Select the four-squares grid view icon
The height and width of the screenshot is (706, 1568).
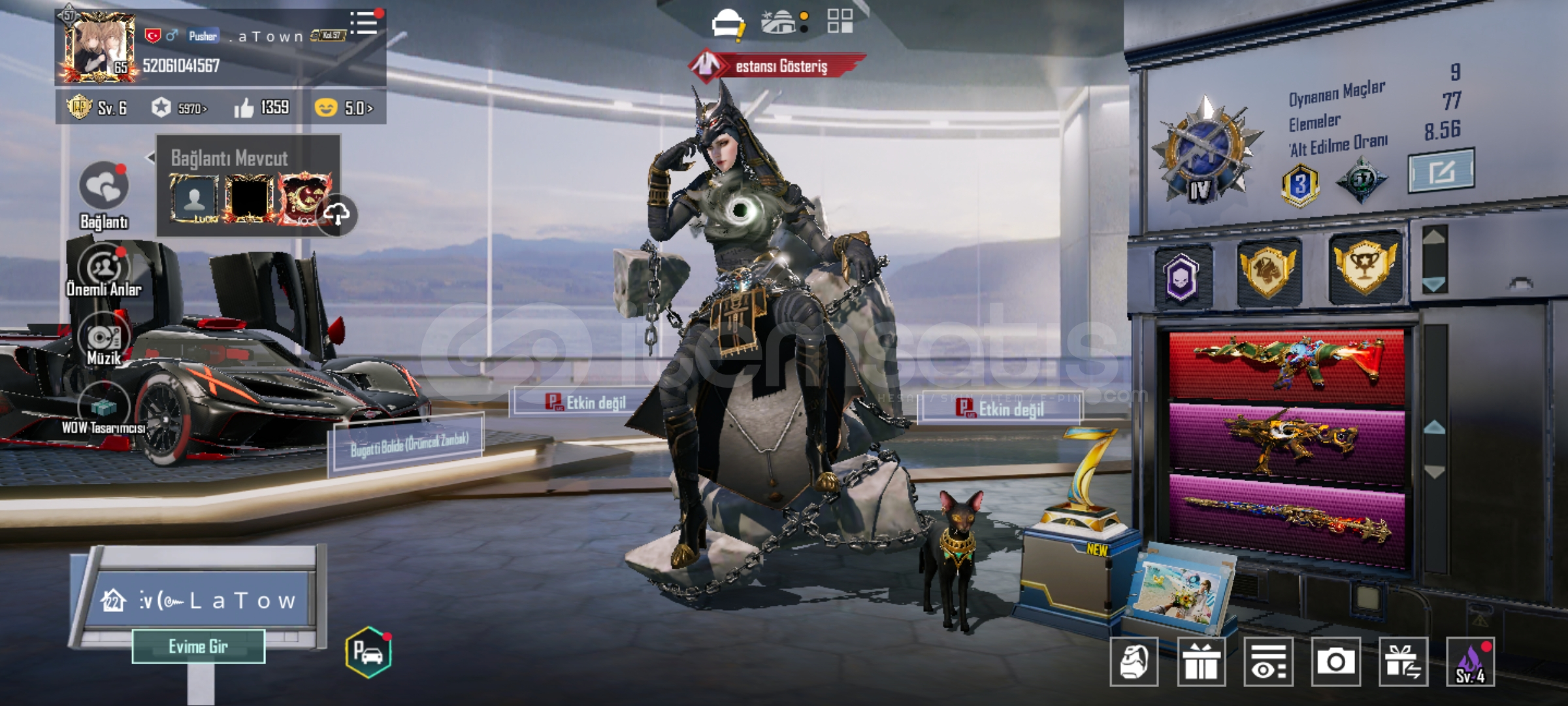tap(840, 21)
